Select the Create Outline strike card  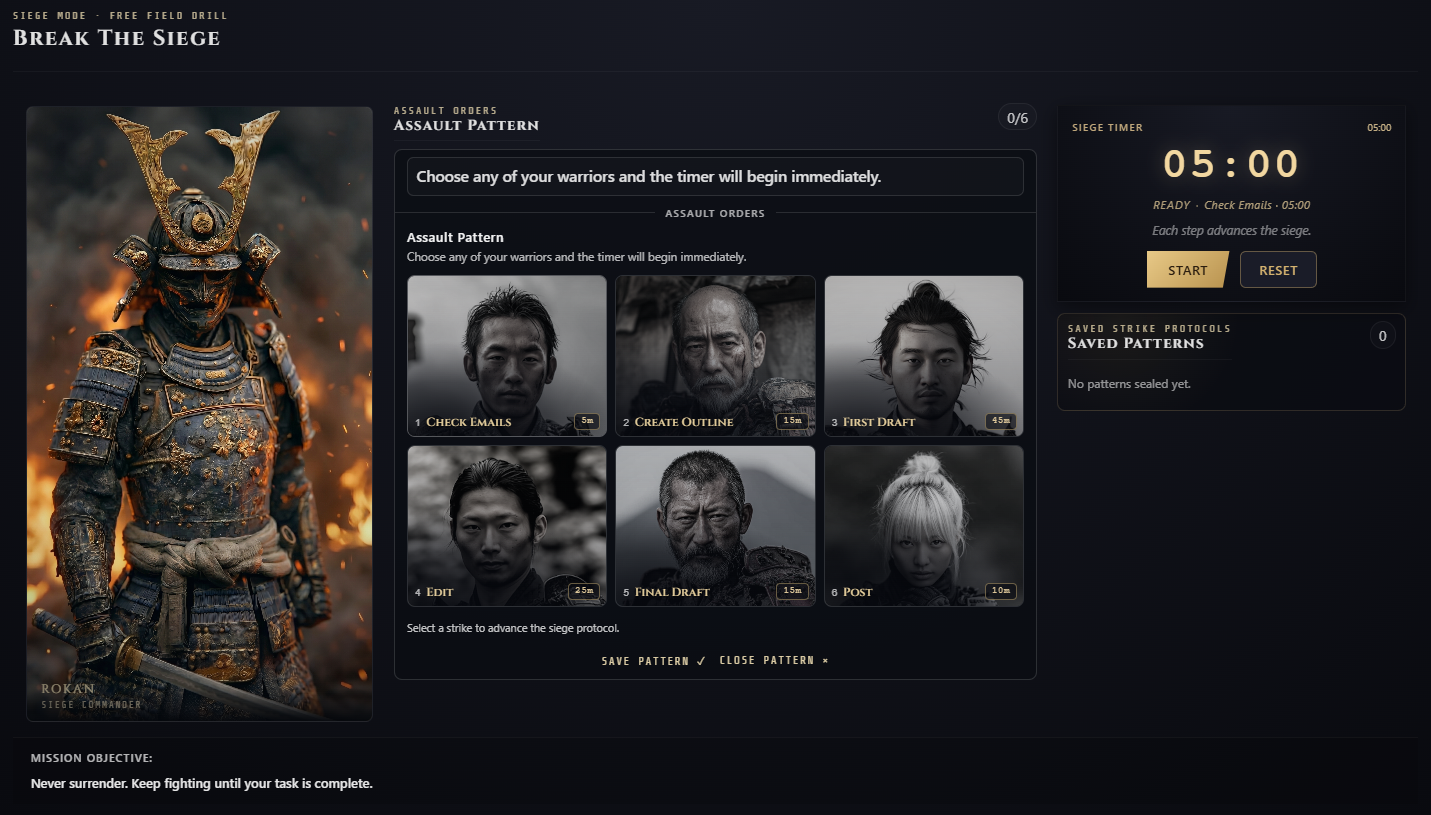[x=715, y=355]
